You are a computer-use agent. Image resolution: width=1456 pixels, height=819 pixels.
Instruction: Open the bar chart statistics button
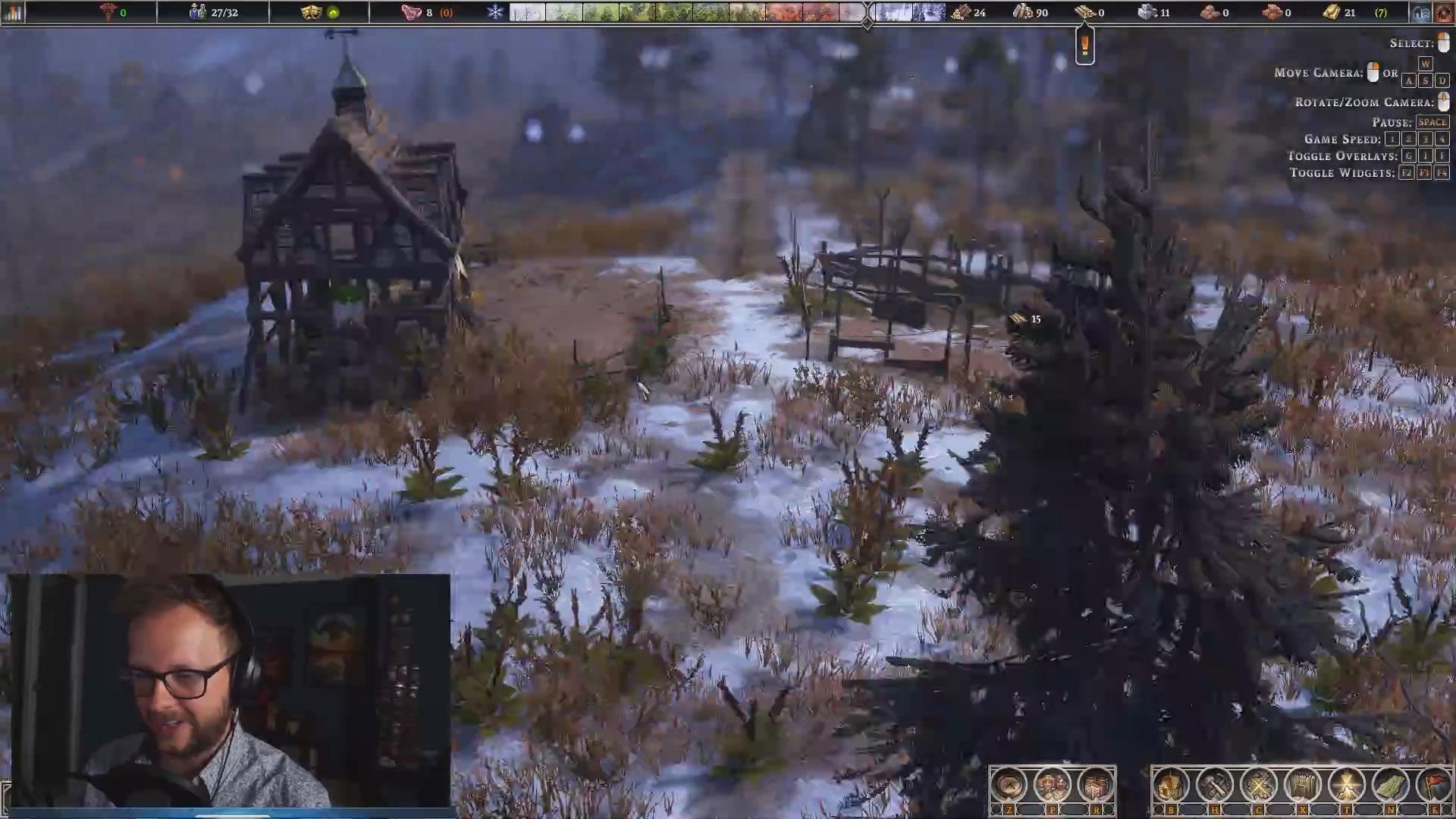pos(13,12)
